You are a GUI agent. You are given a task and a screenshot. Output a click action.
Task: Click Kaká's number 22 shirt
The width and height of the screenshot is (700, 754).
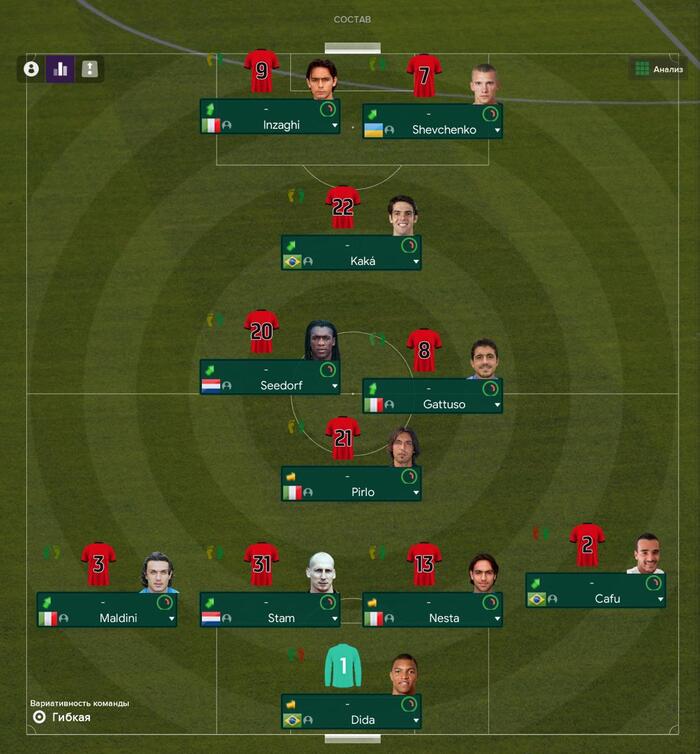coord(343,208)
